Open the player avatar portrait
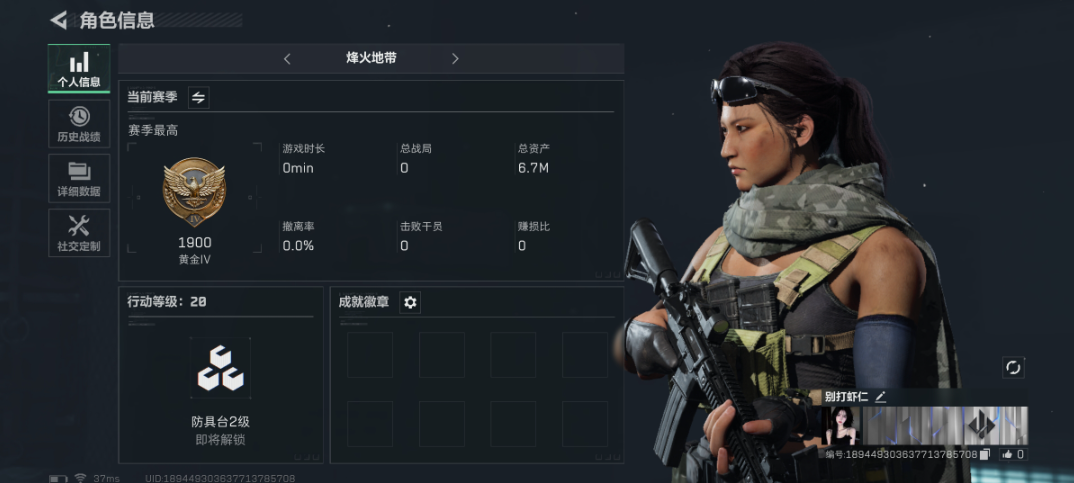 [842, 426]
